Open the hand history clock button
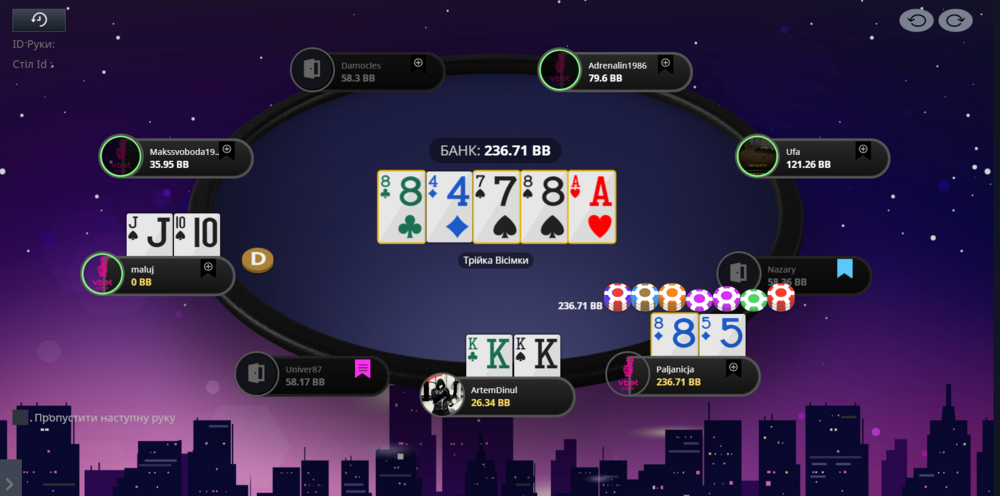 (x=39, y=20)
